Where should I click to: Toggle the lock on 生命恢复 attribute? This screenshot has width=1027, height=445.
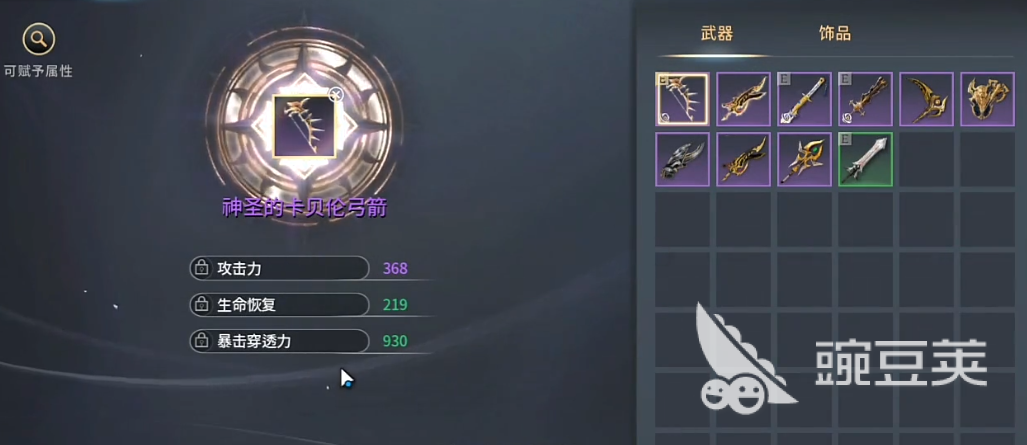201,304
